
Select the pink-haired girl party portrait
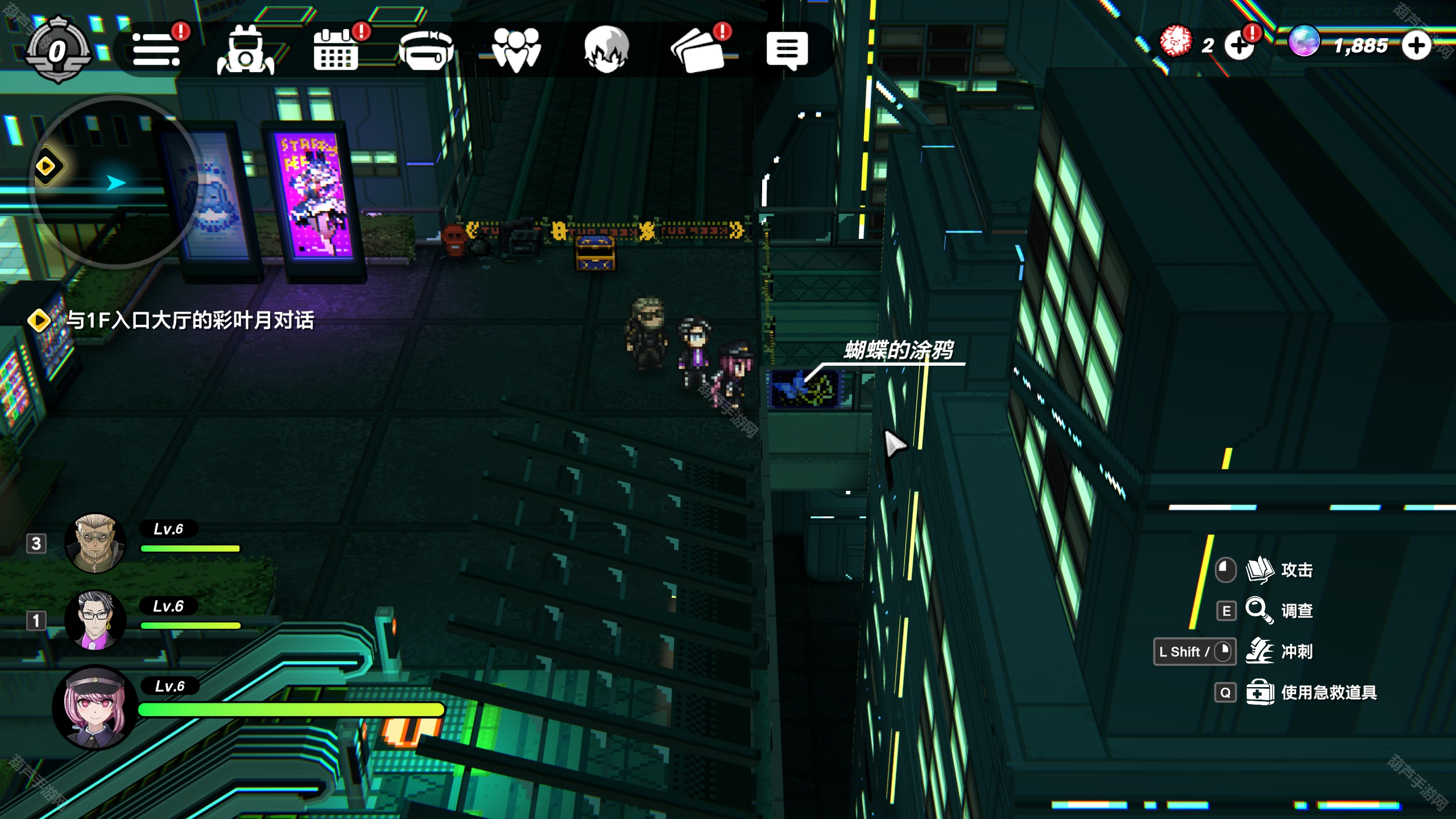coord(95,707)
